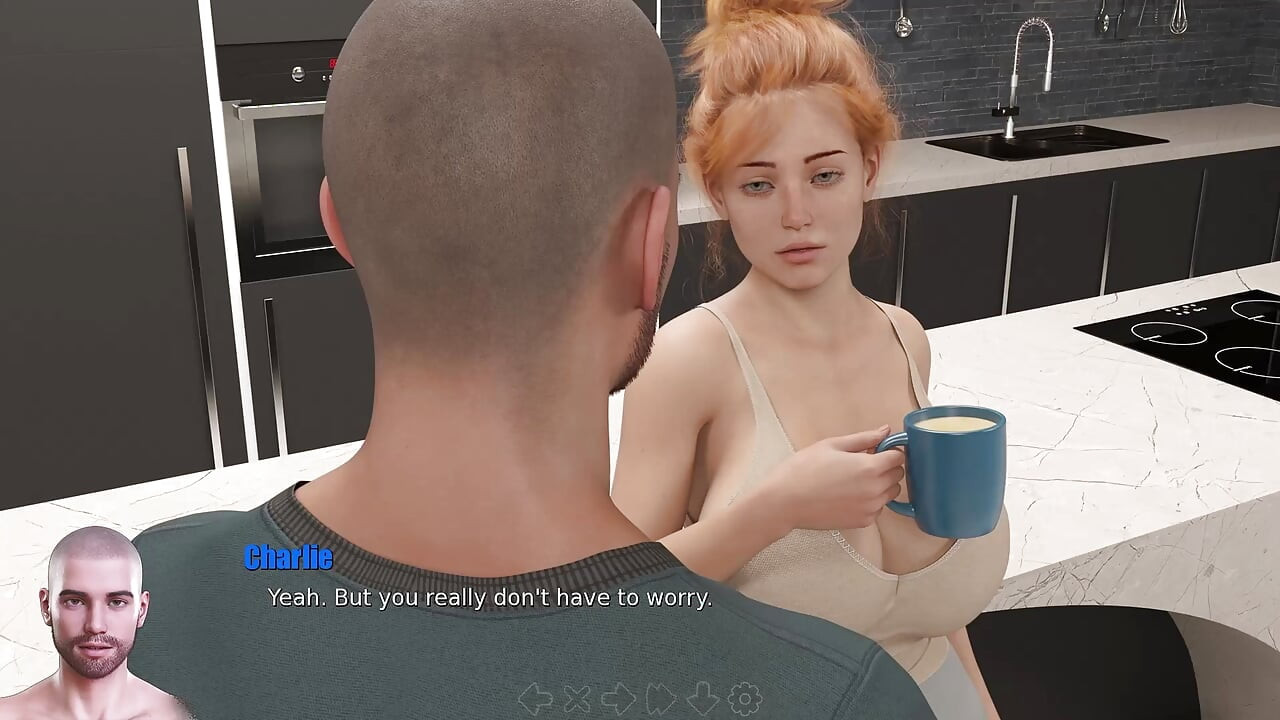Viewport: 1280px width, 720px height.
Task: Click the dialogue line to continue
Action: point(489,600)
